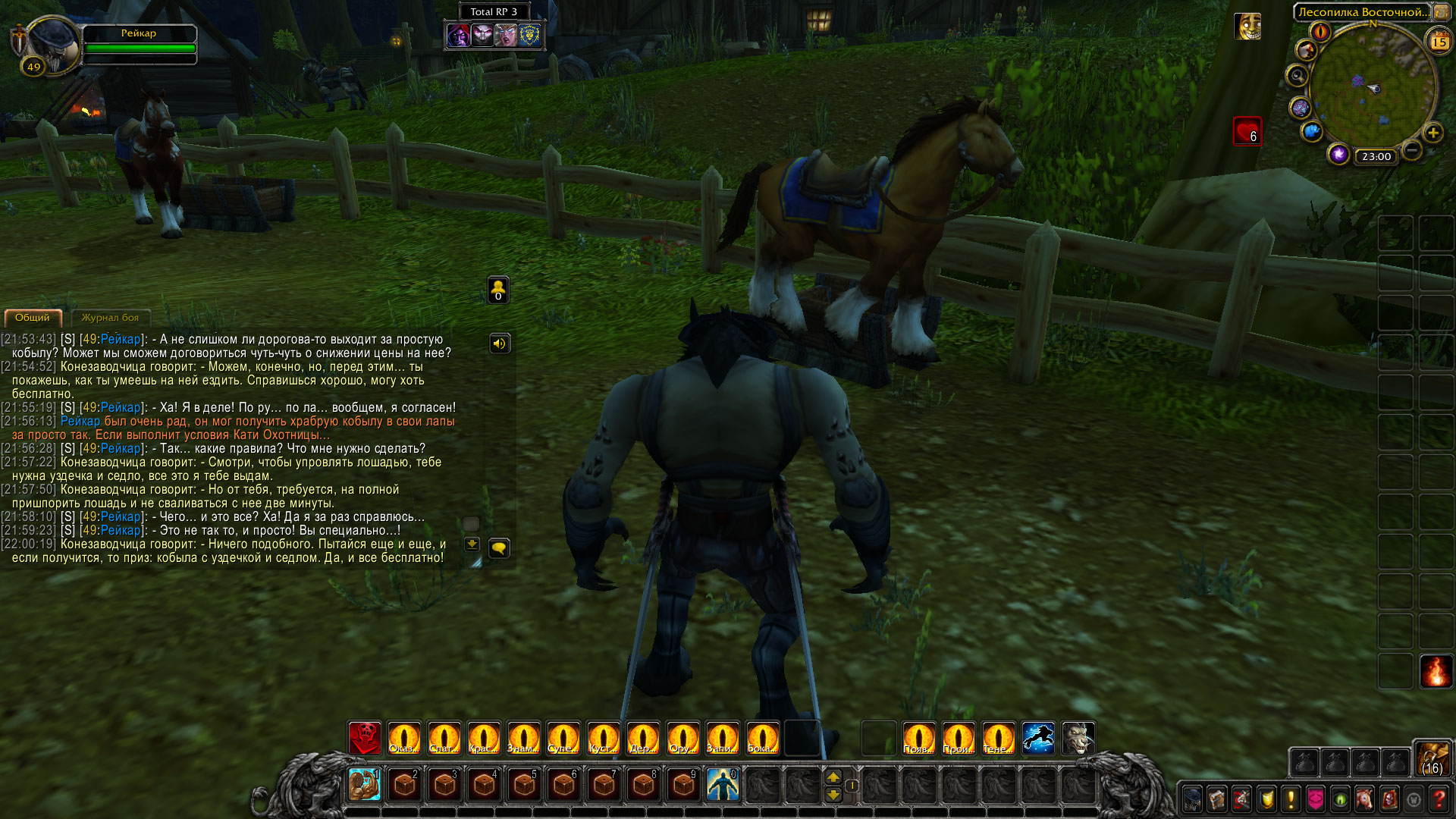Use the running worgen sprint ability

(1038, 738)
